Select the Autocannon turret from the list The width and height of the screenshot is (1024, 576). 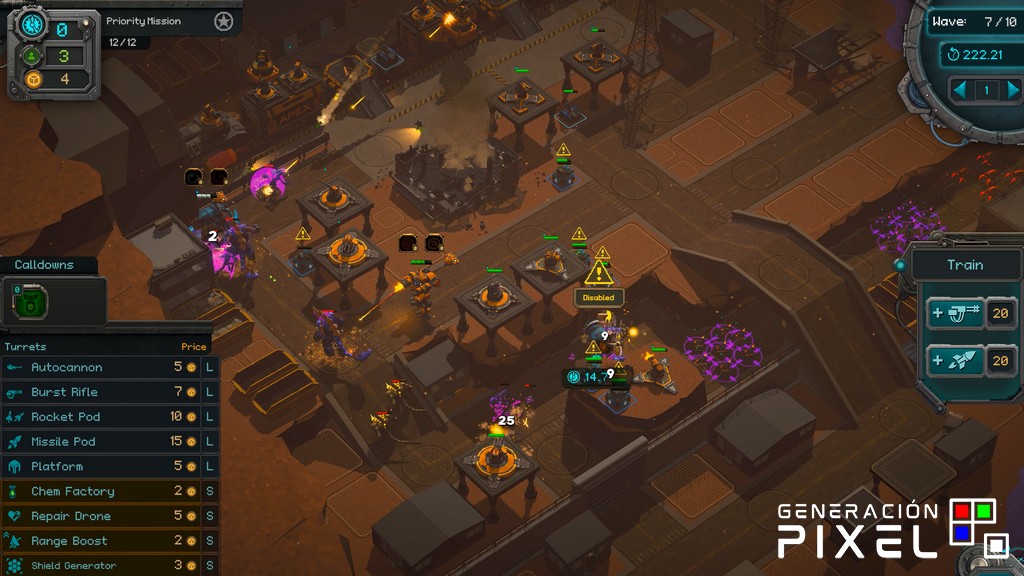[67, 367]
